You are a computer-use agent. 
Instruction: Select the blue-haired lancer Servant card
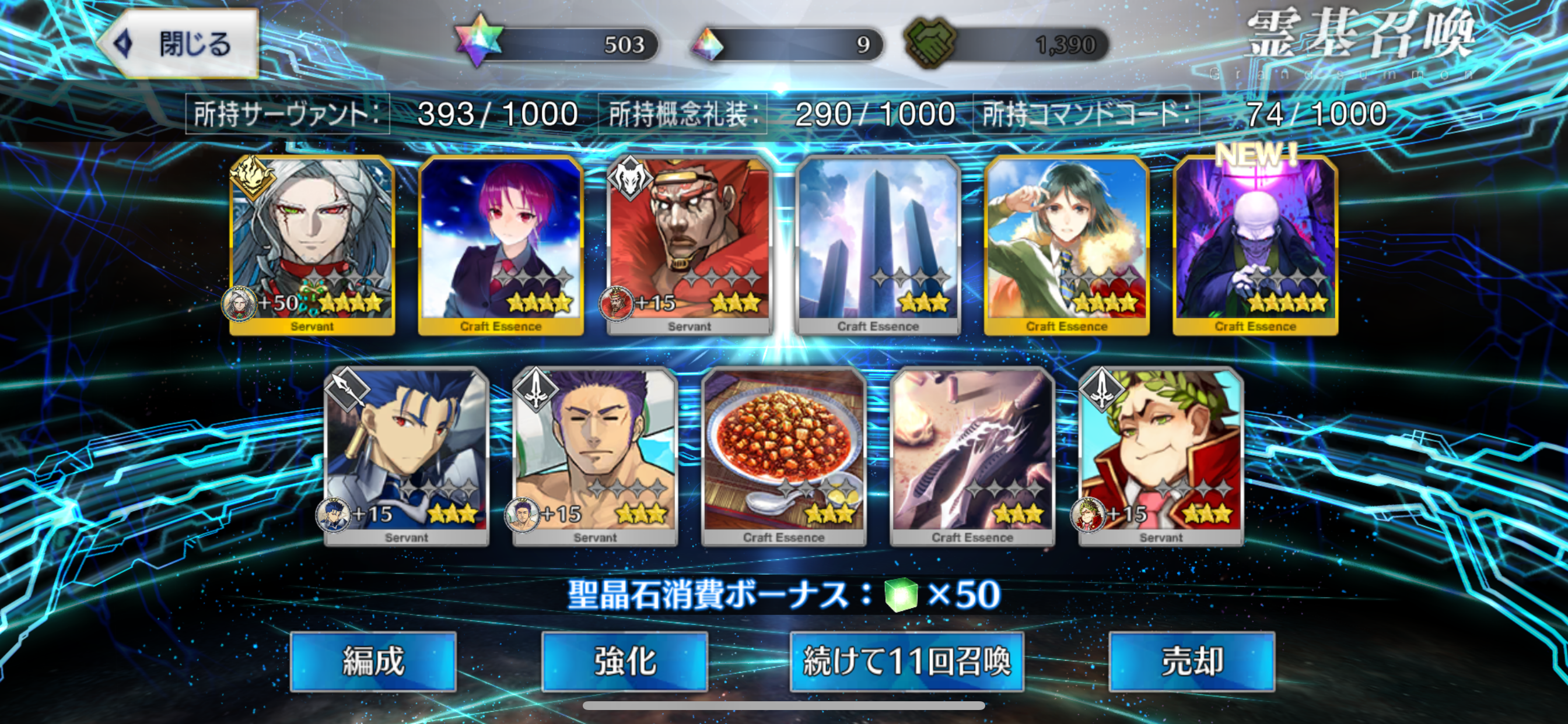[x=407, y=455]
